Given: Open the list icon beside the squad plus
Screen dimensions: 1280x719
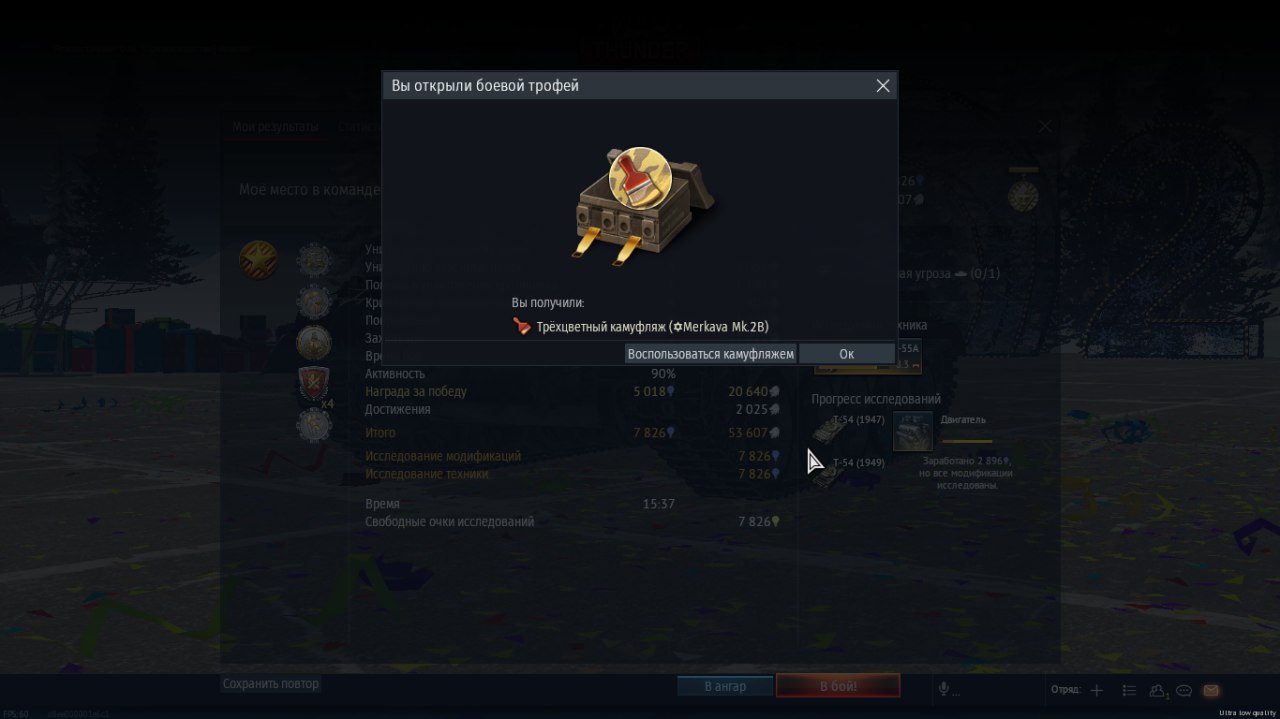Looking at the screenshot, I should tap(1129, 690).
